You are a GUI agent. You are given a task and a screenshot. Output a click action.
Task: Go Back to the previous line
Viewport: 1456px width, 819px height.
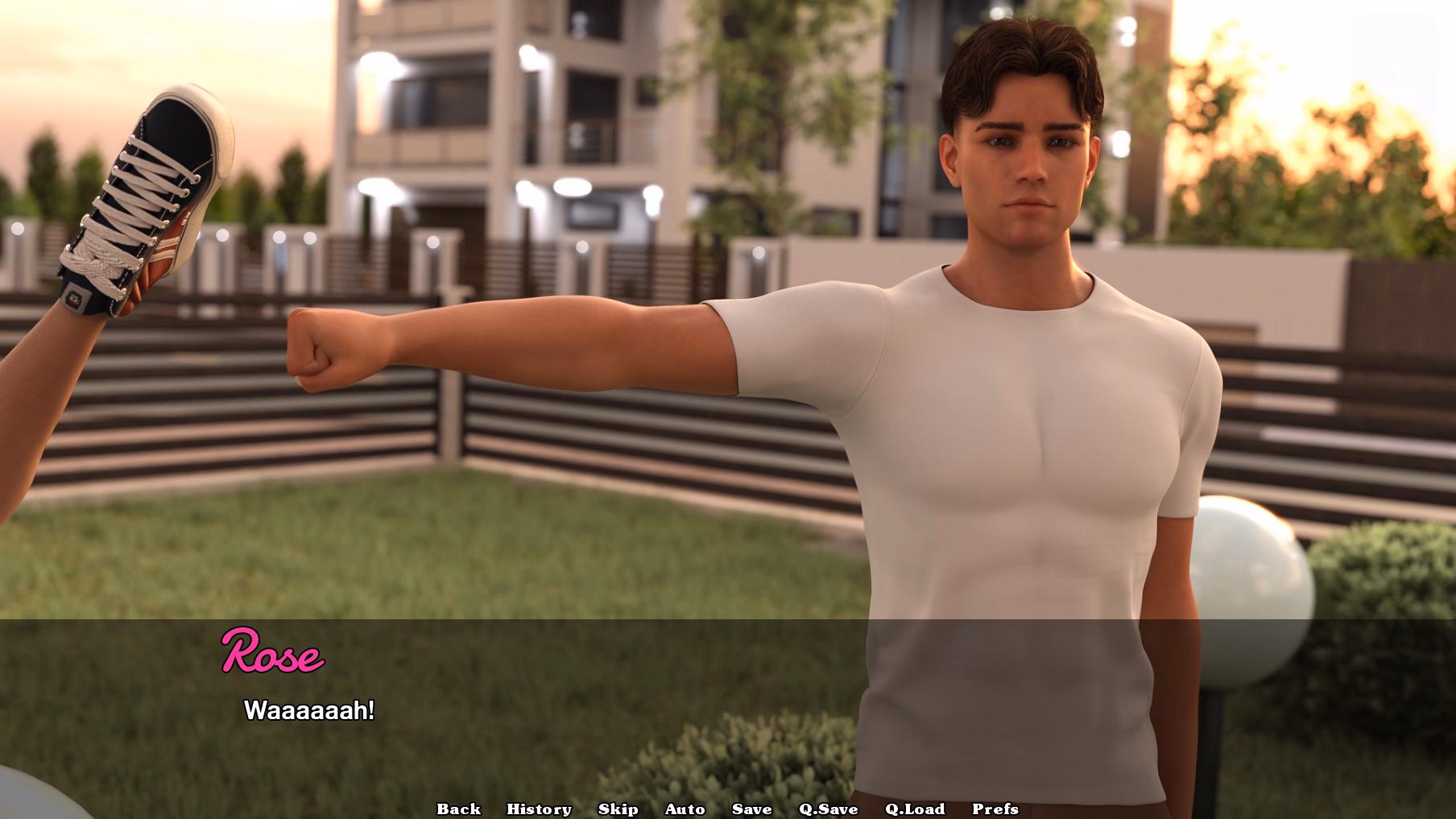click(x=458, y=809)
